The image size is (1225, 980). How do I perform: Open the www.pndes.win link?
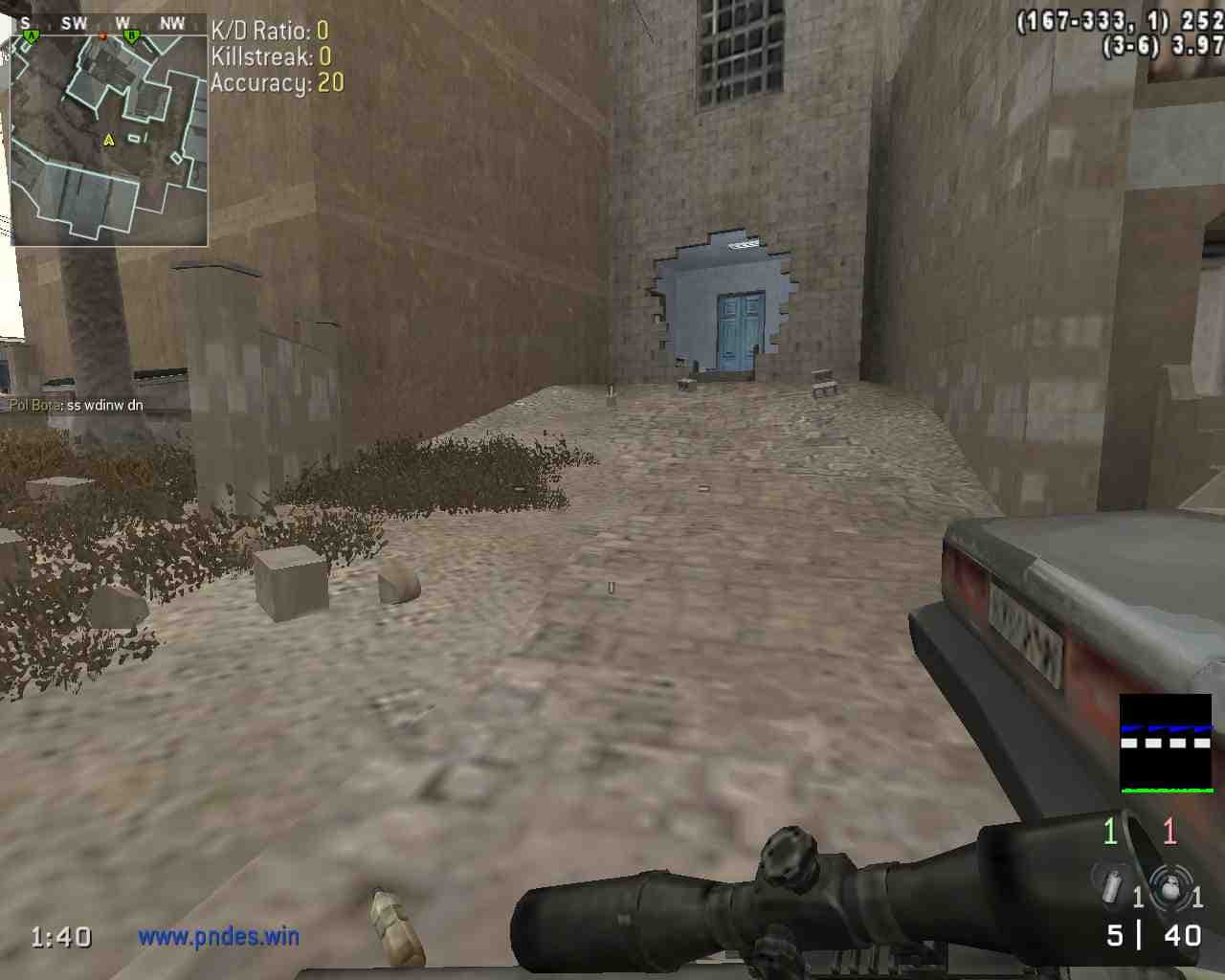tap(218, 936)
